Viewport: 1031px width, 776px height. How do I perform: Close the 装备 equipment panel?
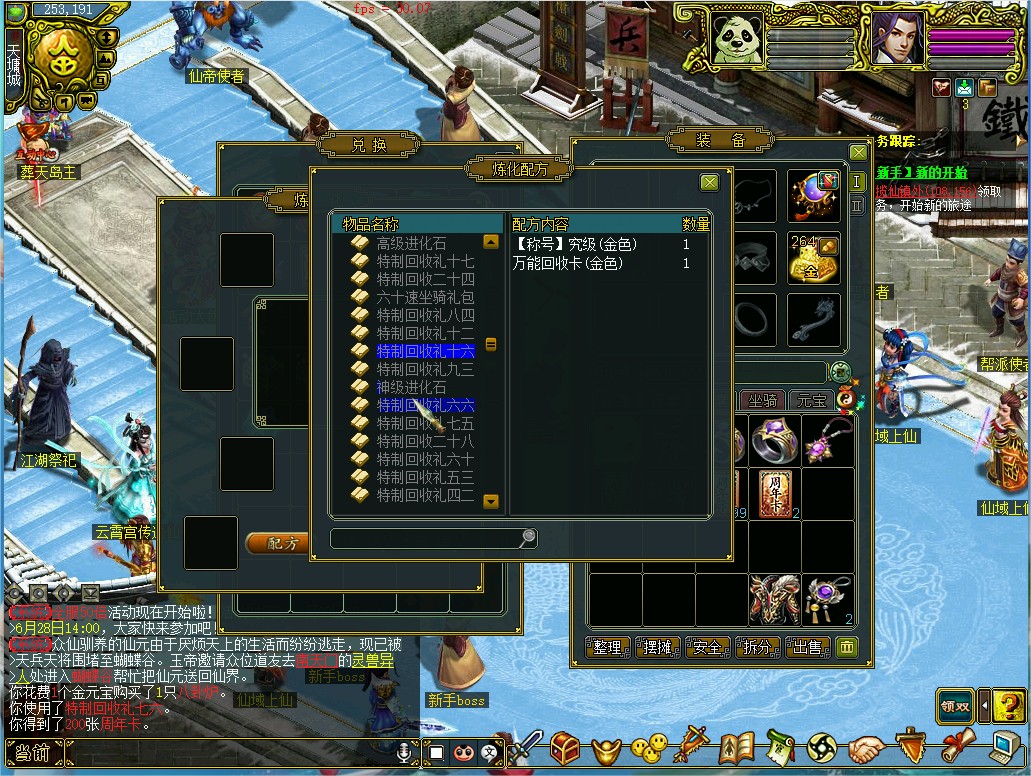(x=858, y=152)
